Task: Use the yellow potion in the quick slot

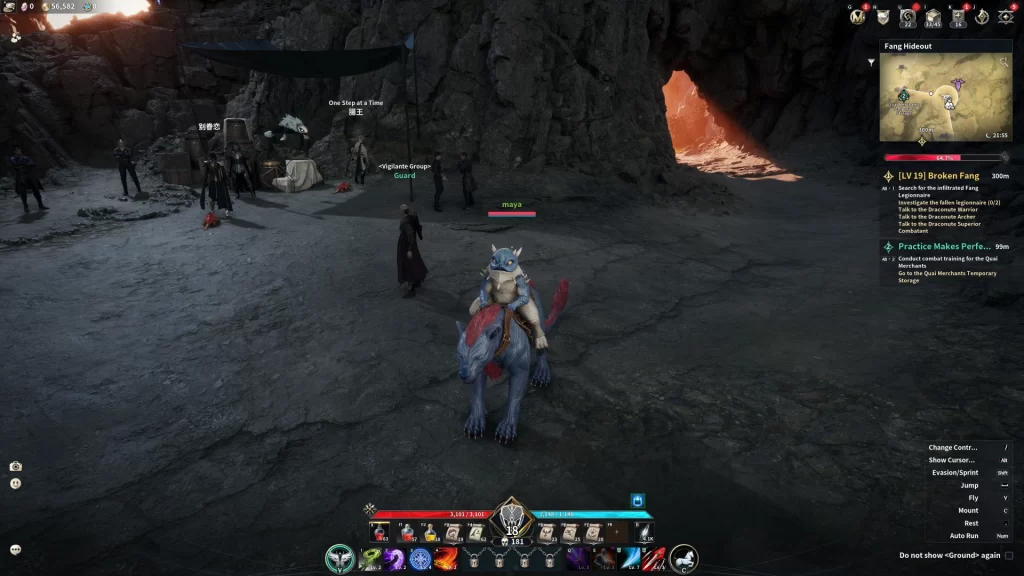Action: 431,533
